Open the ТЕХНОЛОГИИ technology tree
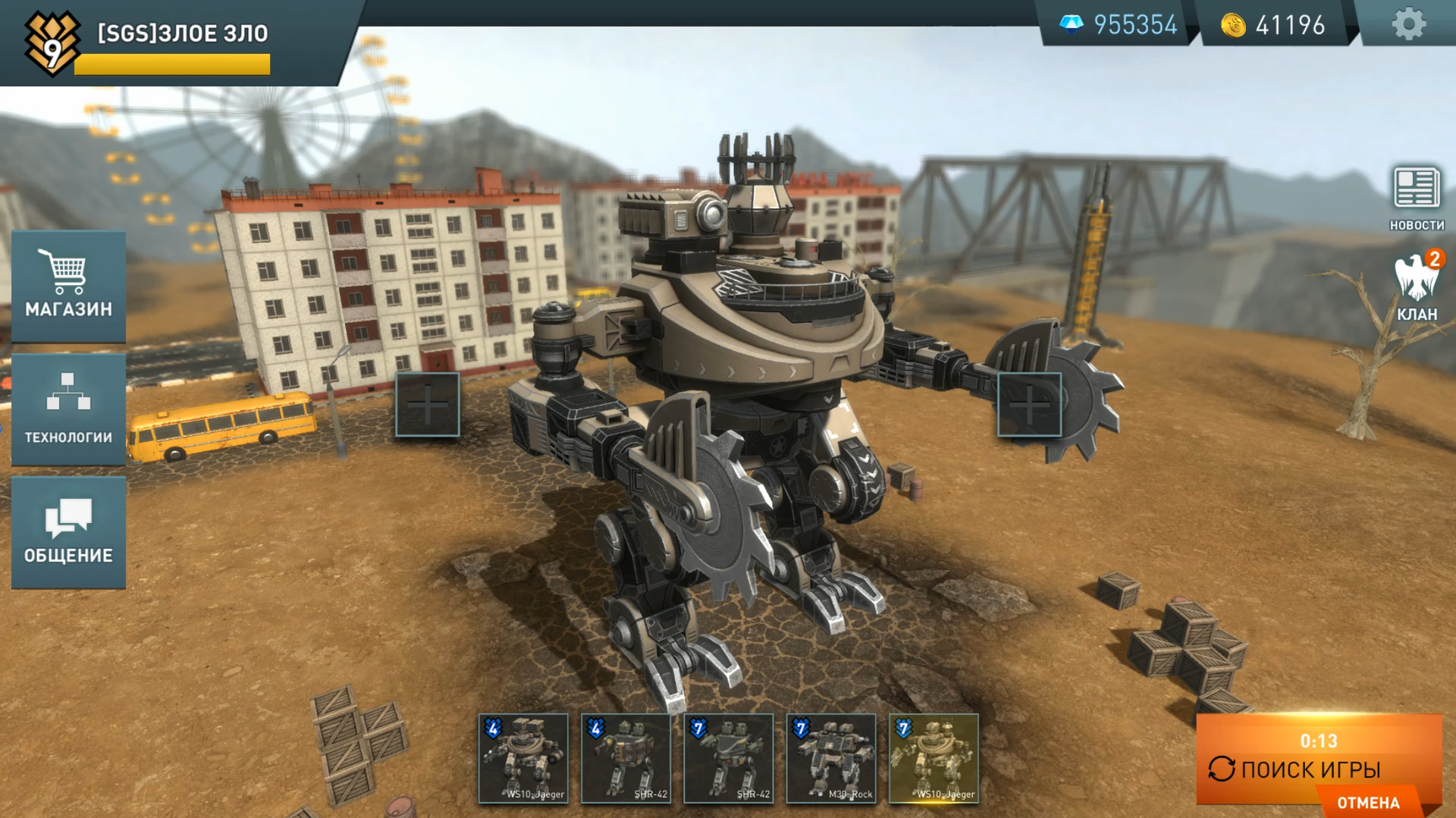 point(69,409)
